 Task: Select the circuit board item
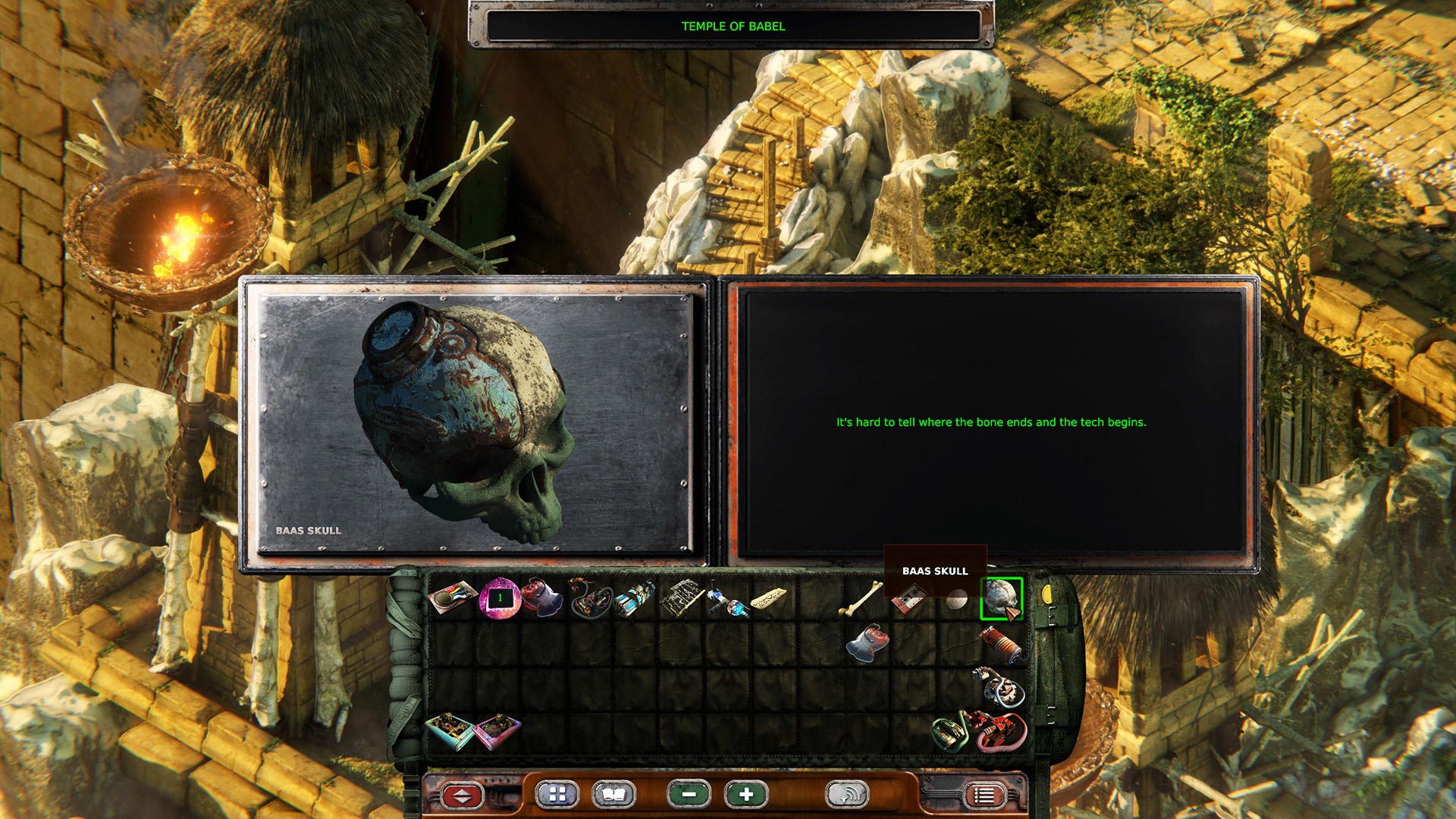pos(680,599)
